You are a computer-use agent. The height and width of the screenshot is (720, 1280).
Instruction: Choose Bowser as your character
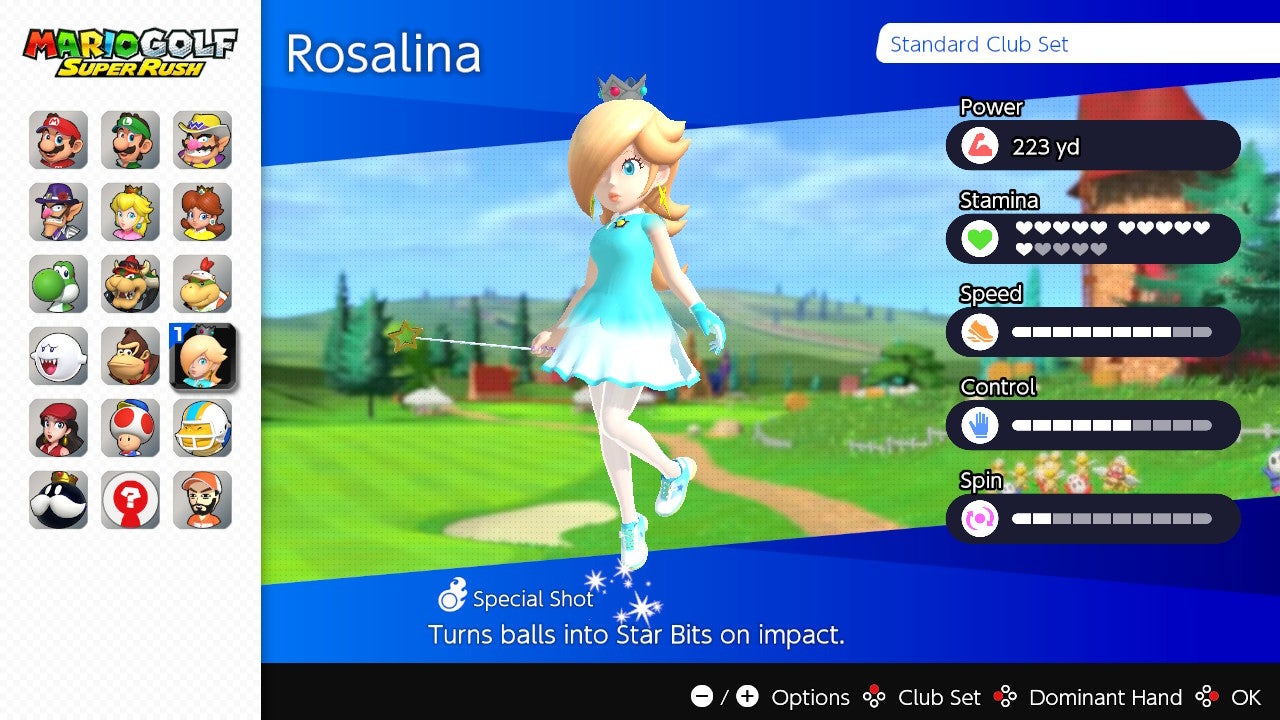point(130,284)
